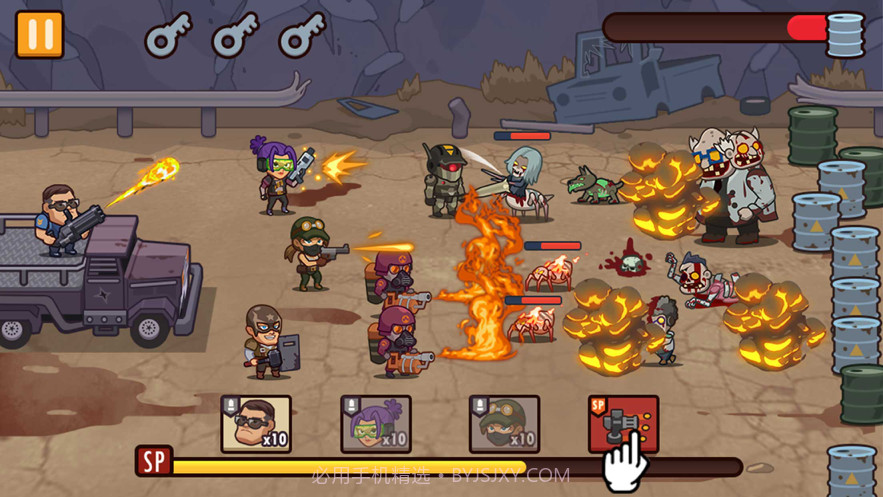The image size is (883, 497).
Task: Pause the game with the orange button
Action: [x=40, y=34]
